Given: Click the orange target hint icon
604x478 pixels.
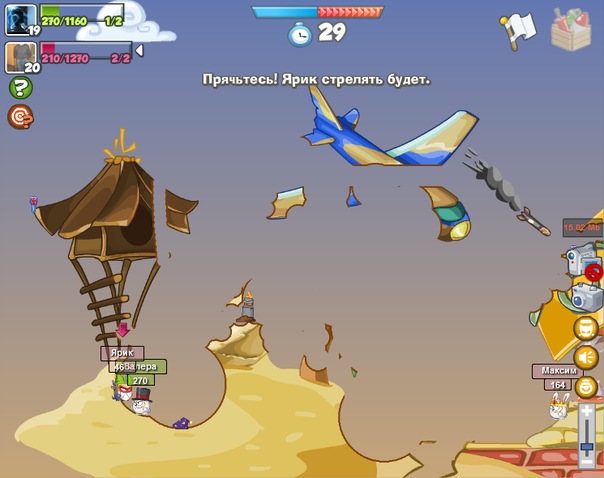Looking at the screenshot, I should [x=20, y=117].
